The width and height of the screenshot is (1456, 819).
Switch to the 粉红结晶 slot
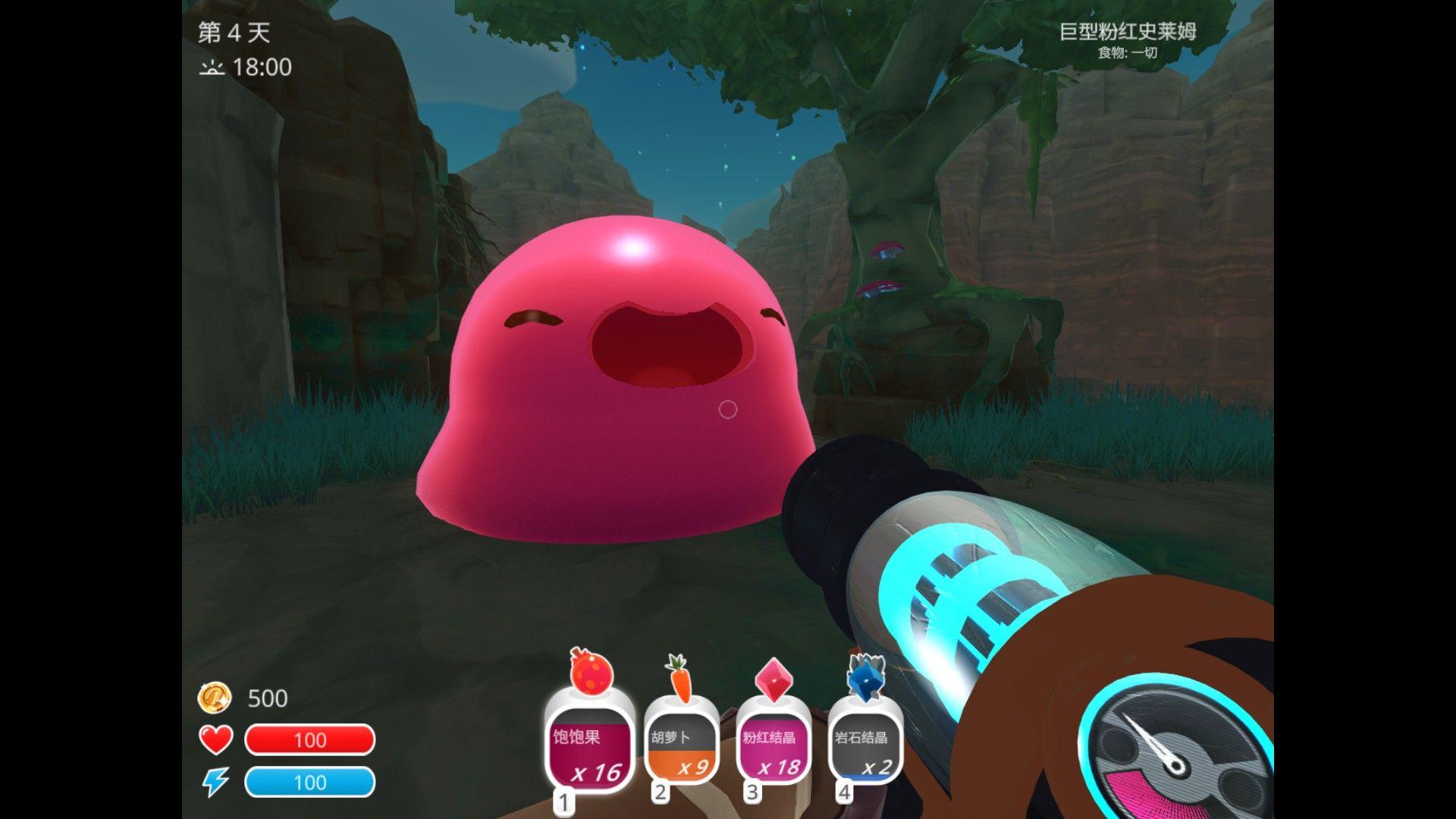click(x=772, y=749)
